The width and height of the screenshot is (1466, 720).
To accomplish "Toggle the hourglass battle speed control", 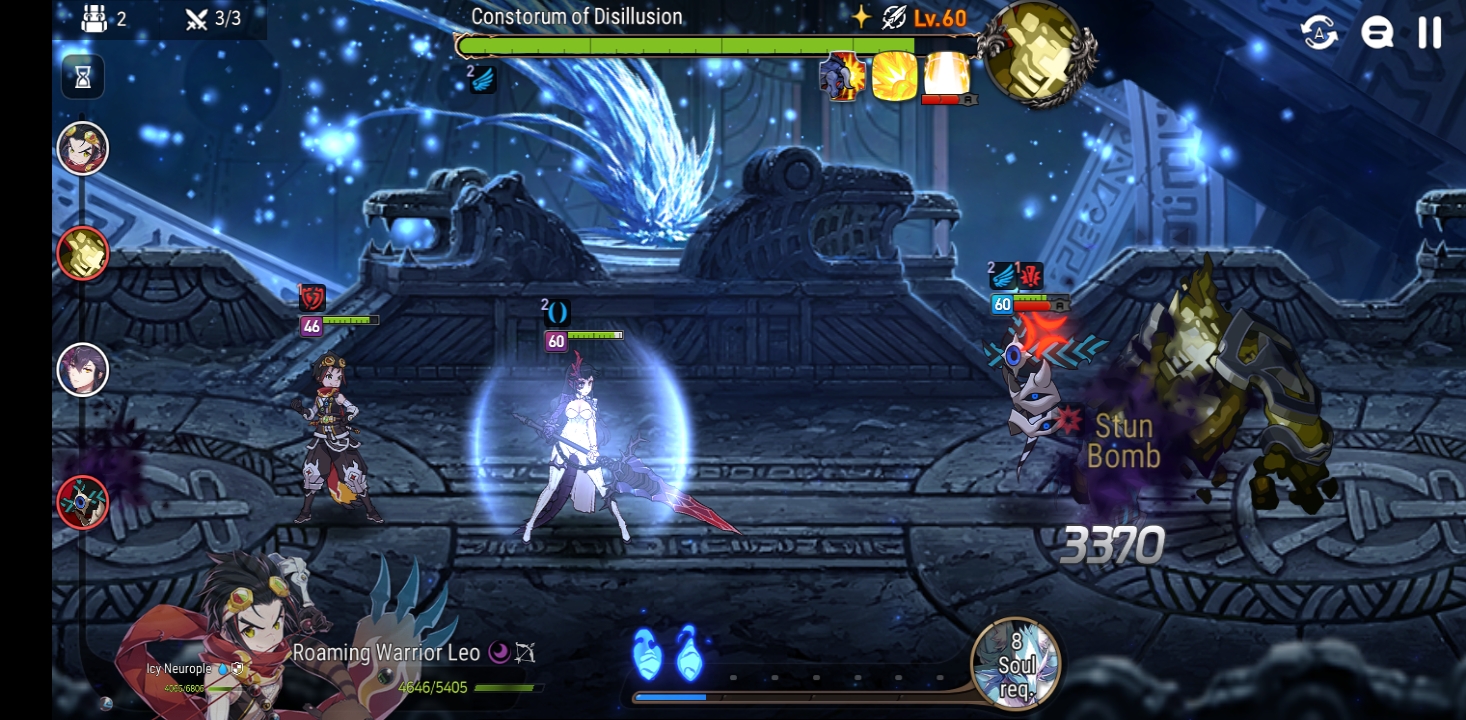I will click(83, 77).
